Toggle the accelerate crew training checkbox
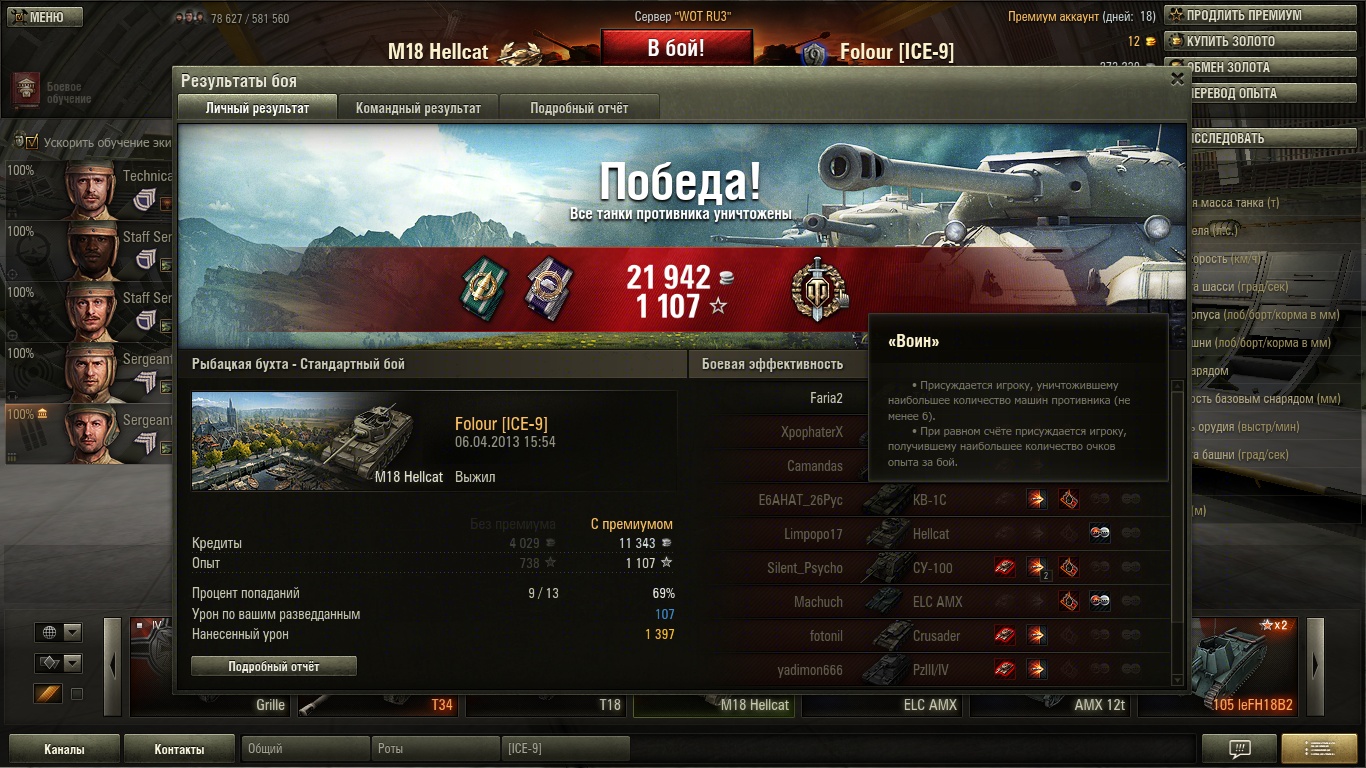1366x768 pixels. [31, 142]
